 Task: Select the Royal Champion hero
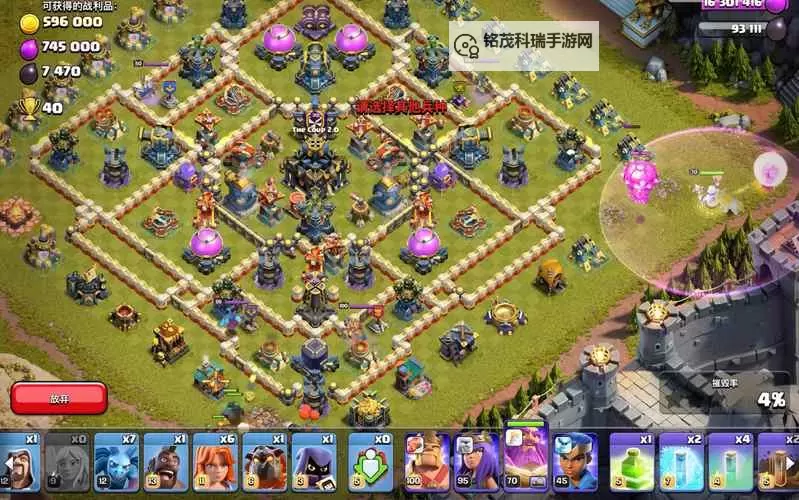click(575, 462)
